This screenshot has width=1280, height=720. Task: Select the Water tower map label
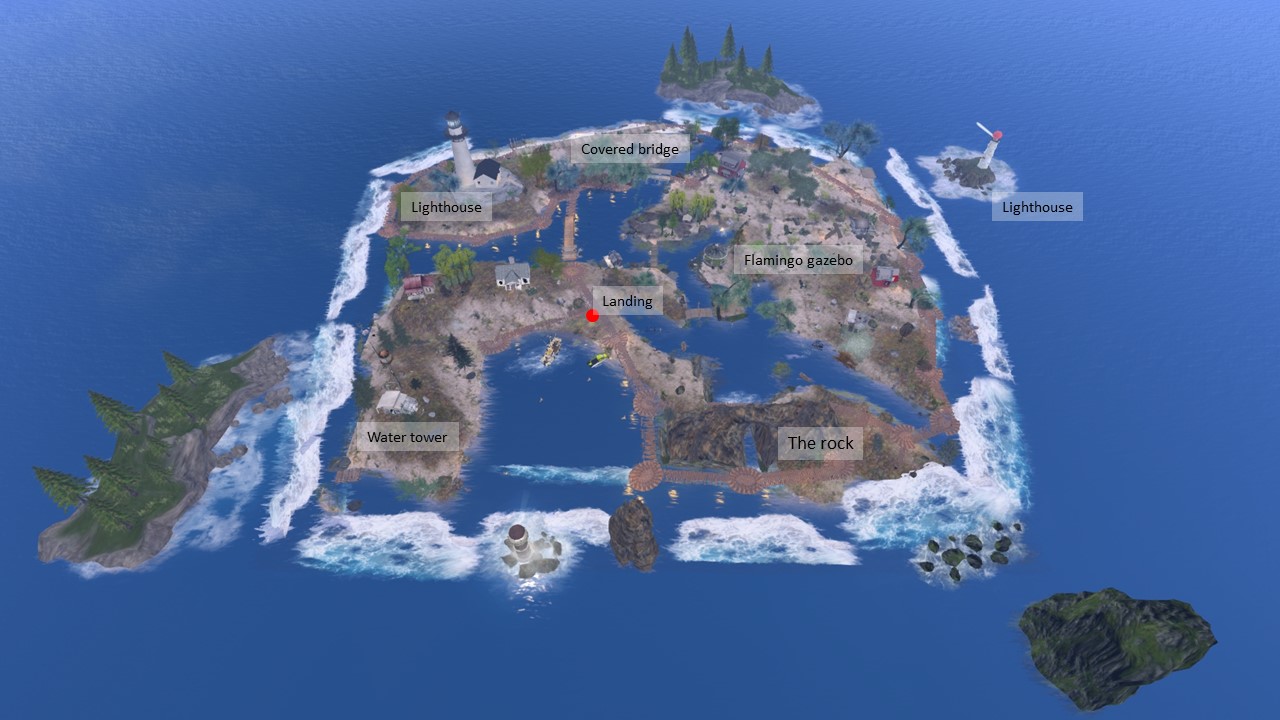(407, 437)
